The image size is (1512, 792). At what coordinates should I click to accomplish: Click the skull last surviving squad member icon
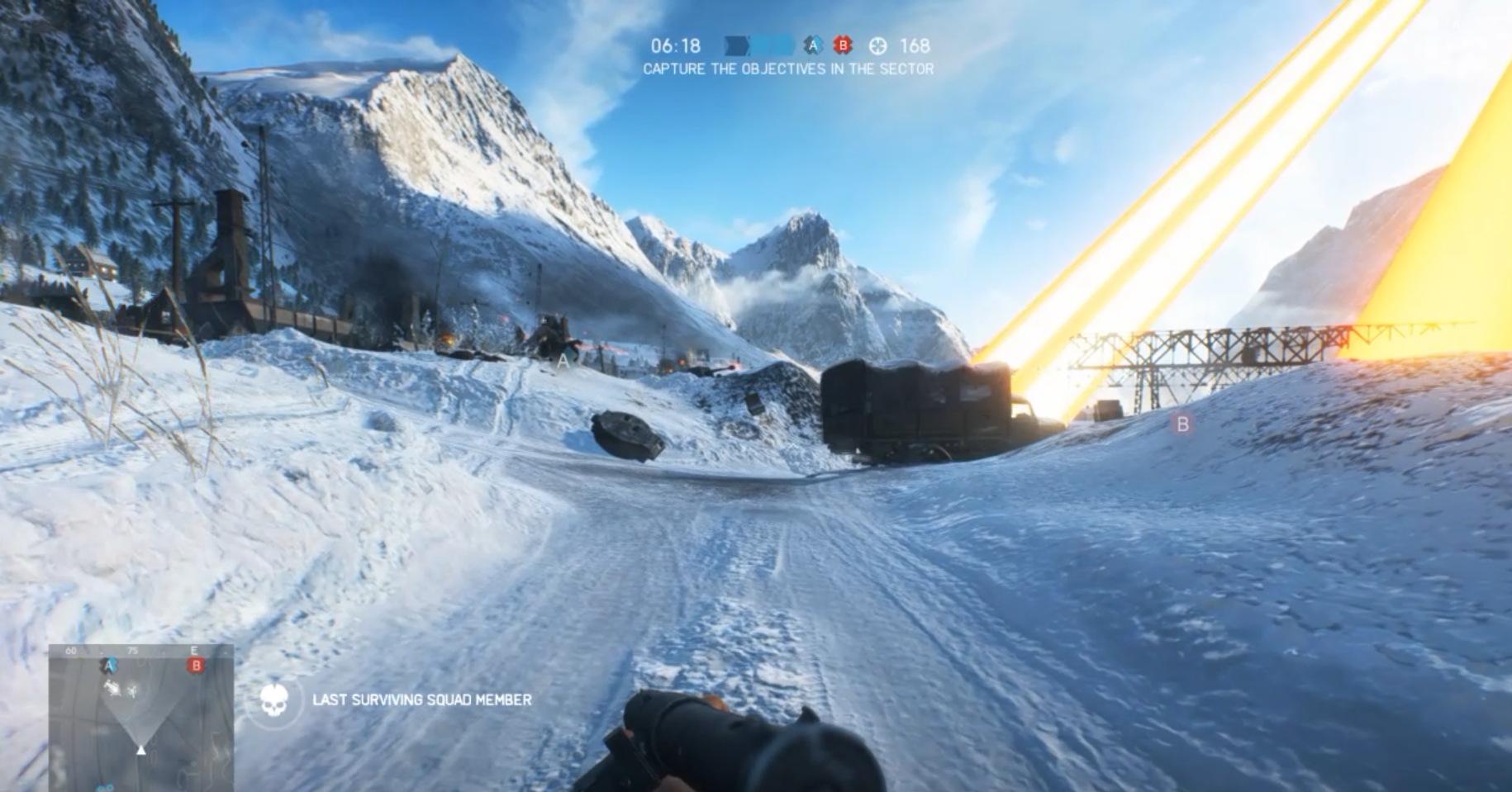[275, 700]
